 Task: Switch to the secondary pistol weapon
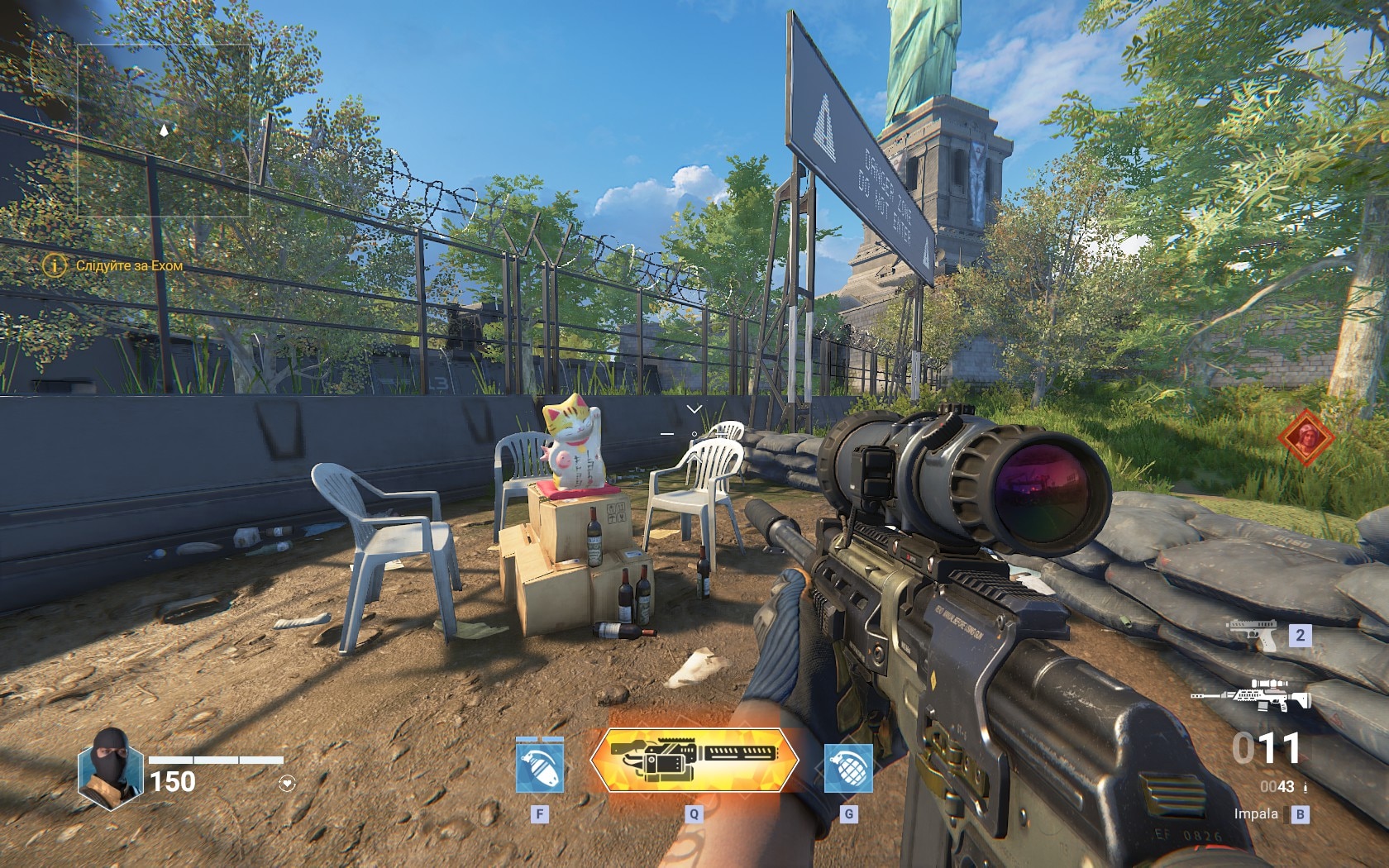coord(1252,634)
